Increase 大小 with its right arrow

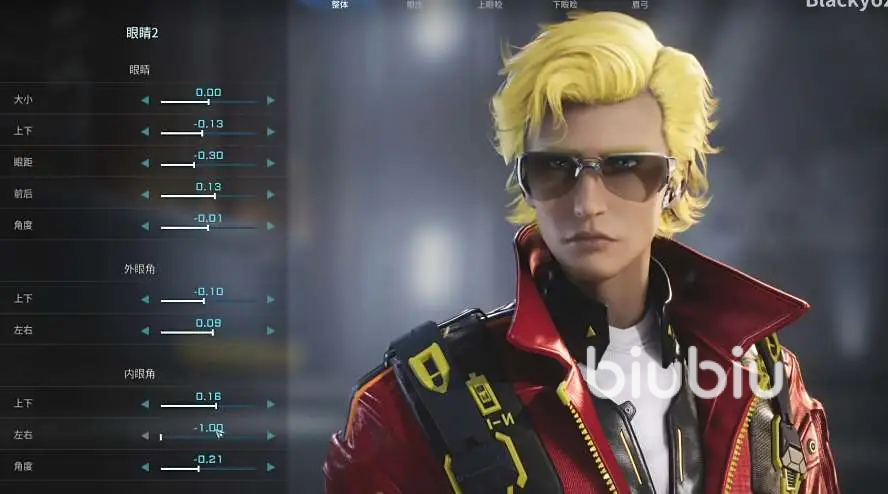pos(270,100)
